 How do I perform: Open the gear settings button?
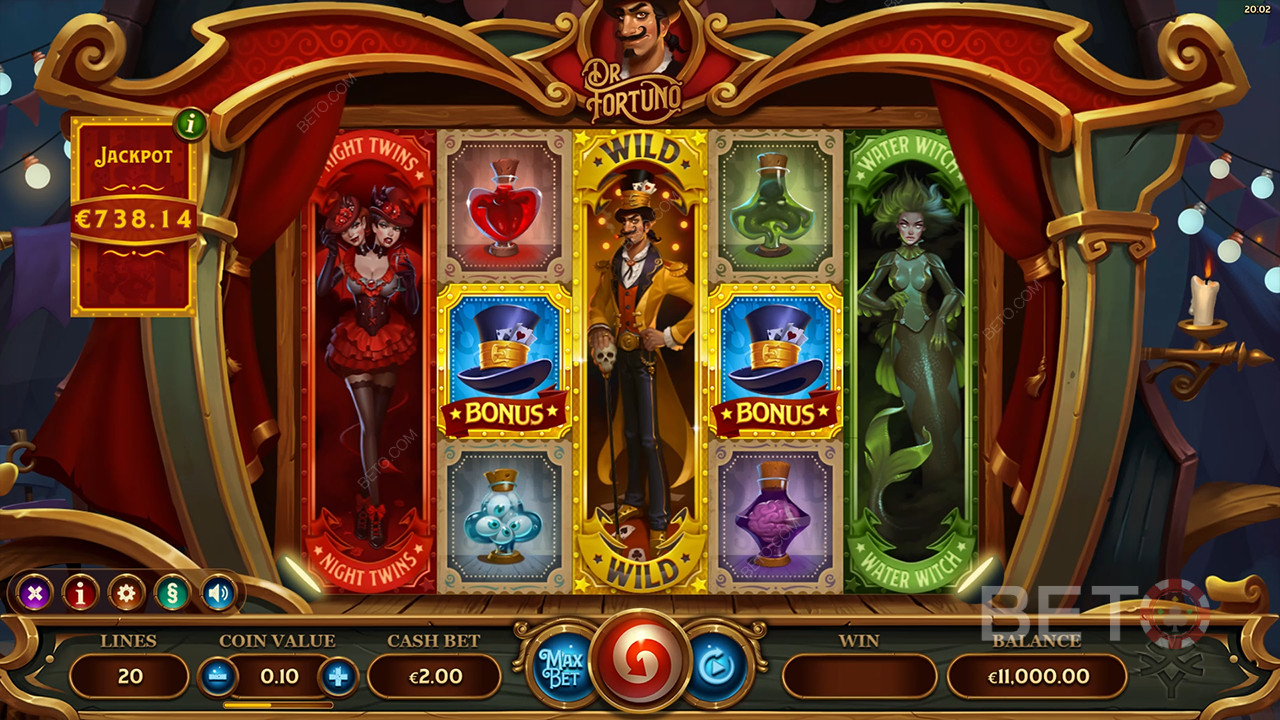tap(127, 593)
